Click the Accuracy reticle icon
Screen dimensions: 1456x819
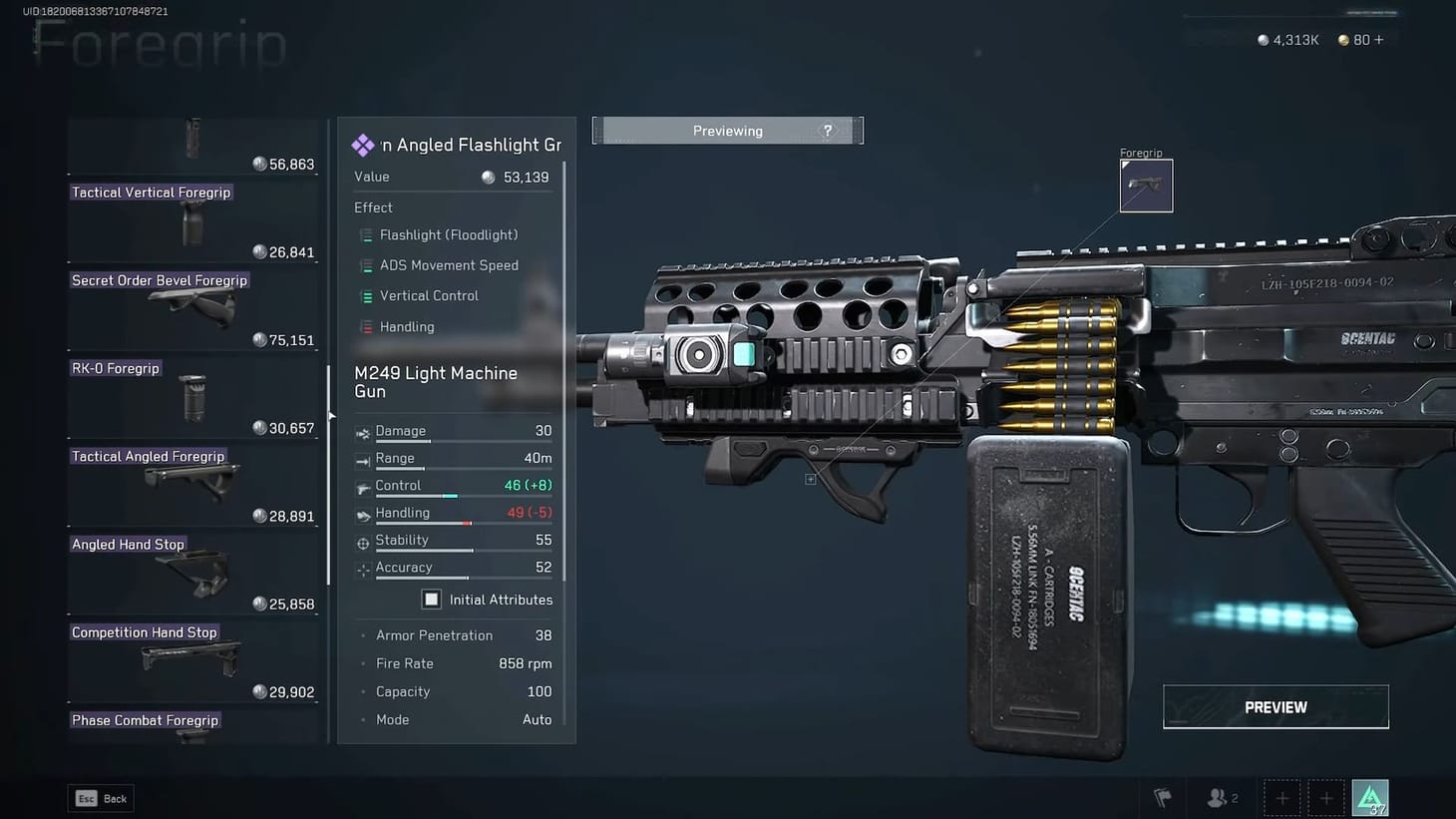click(363, 569)
